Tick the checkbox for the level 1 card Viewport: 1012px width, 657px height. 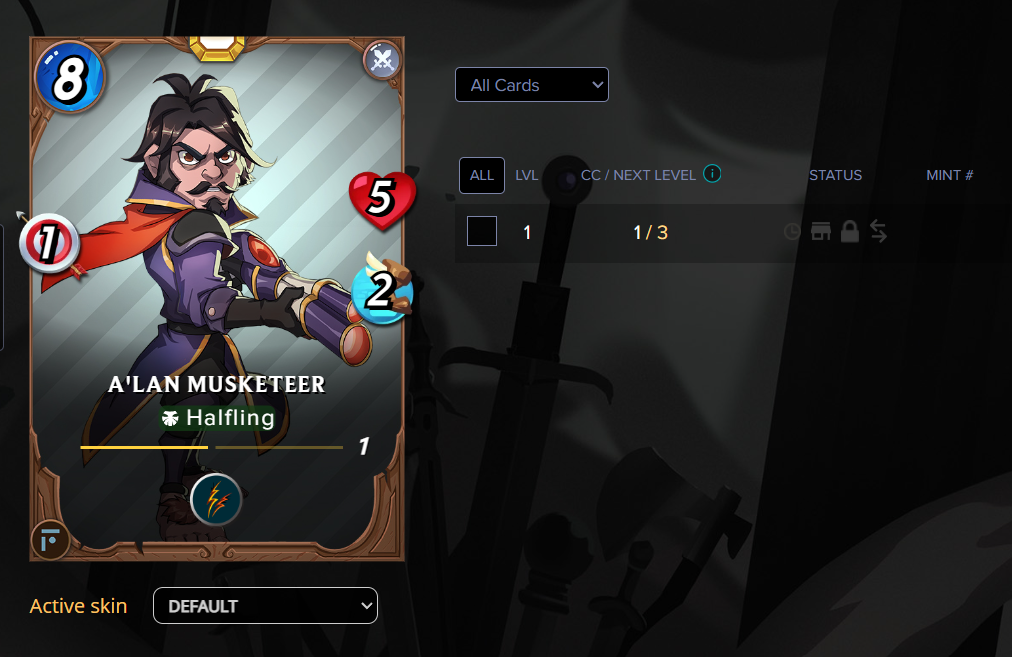coord(482,232)
